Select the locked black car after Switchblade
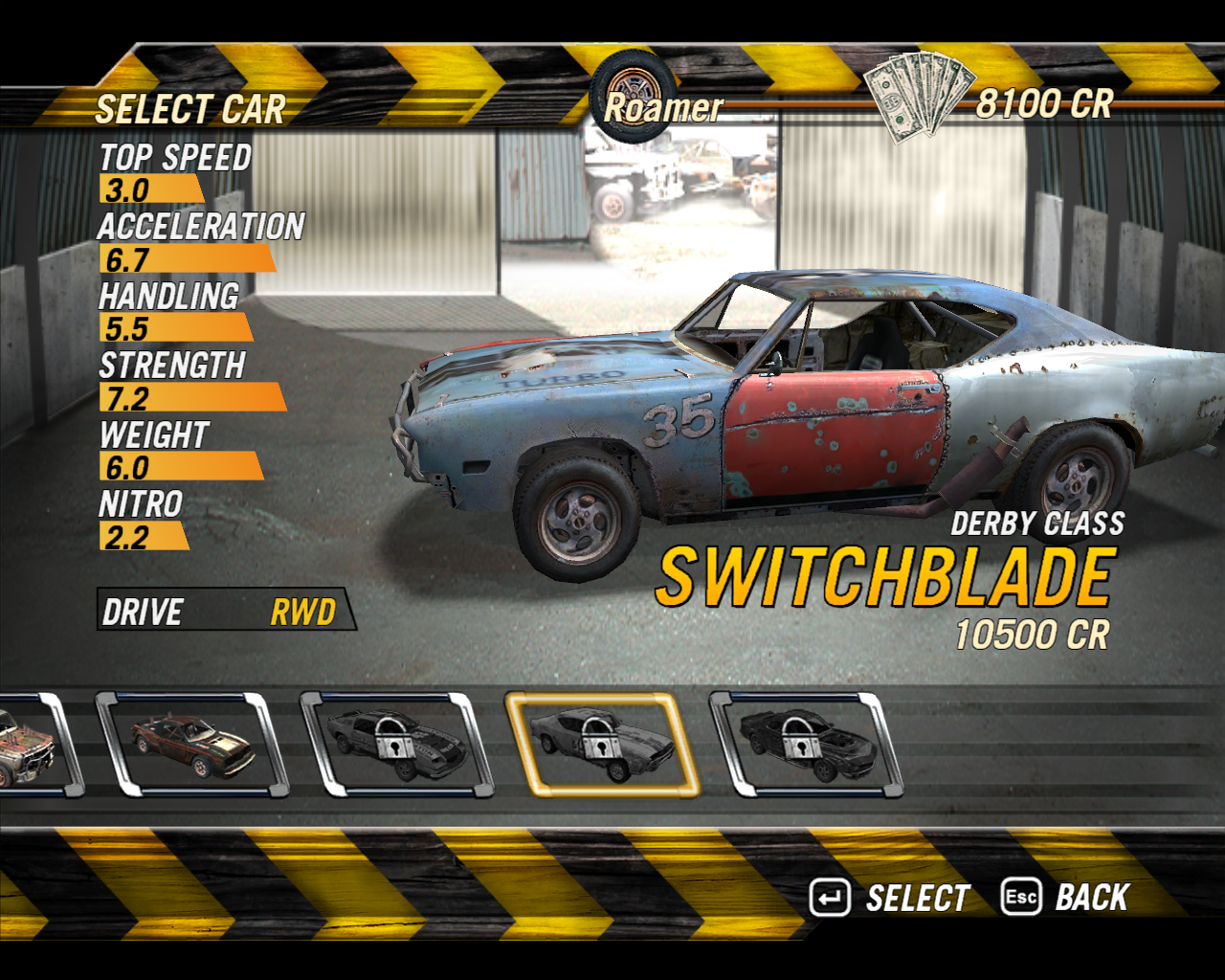1225x980 pixels. click(x=805, y=745)
